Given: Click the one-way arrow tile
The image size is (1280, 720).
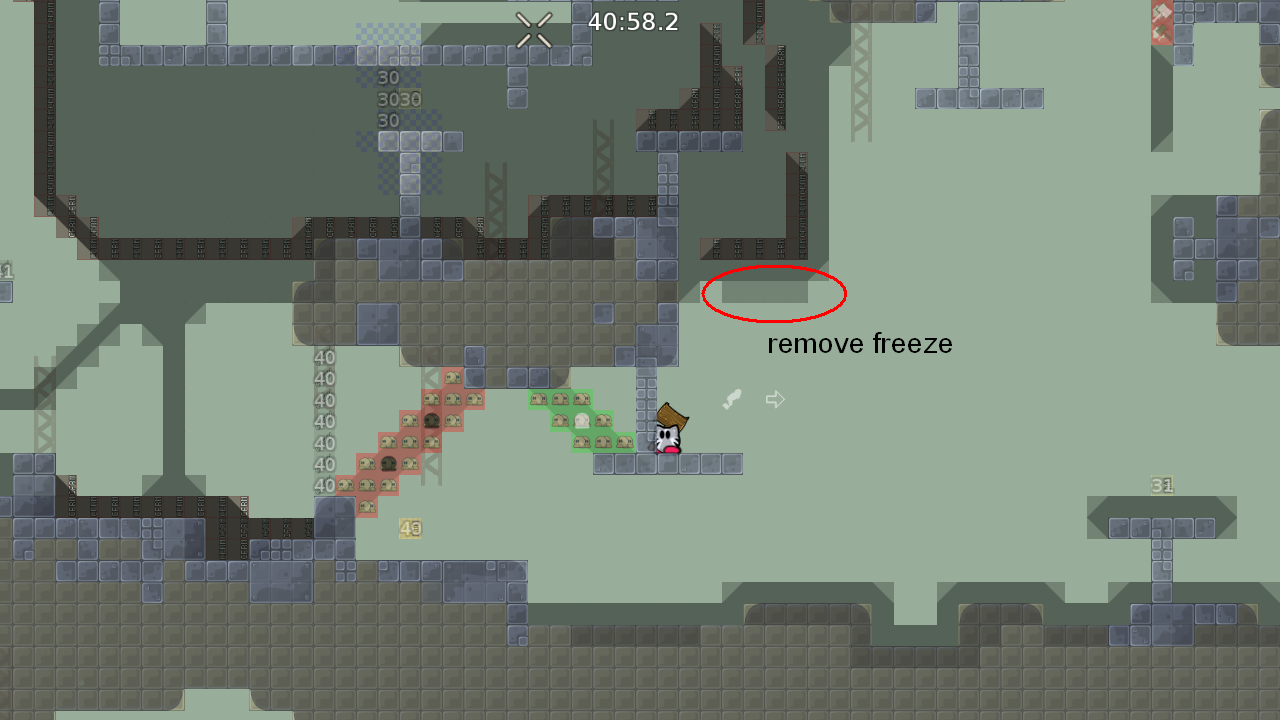Looking at the screenshot, I should pos(775,398).
